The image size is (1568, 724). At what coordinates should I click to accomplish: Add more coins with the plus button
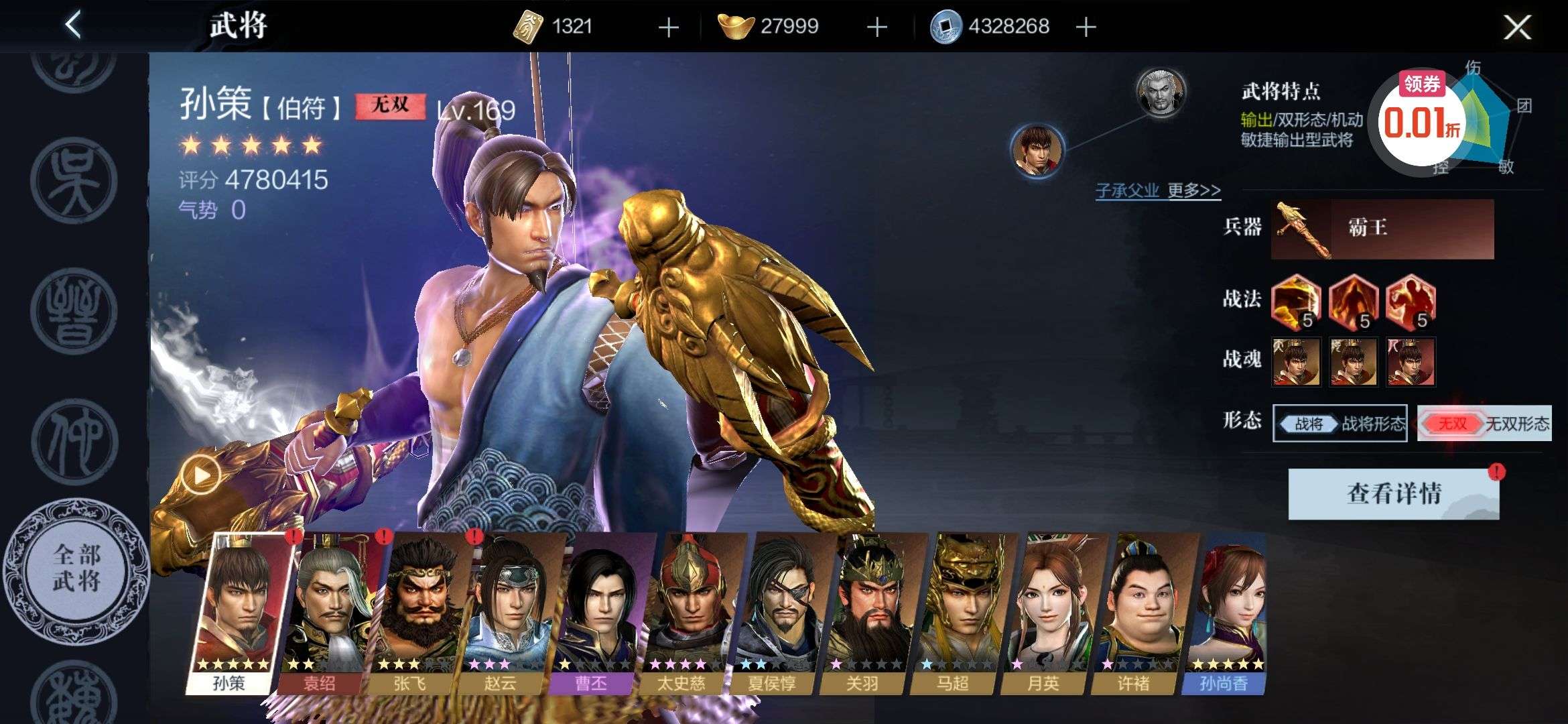click(1086, 27)
